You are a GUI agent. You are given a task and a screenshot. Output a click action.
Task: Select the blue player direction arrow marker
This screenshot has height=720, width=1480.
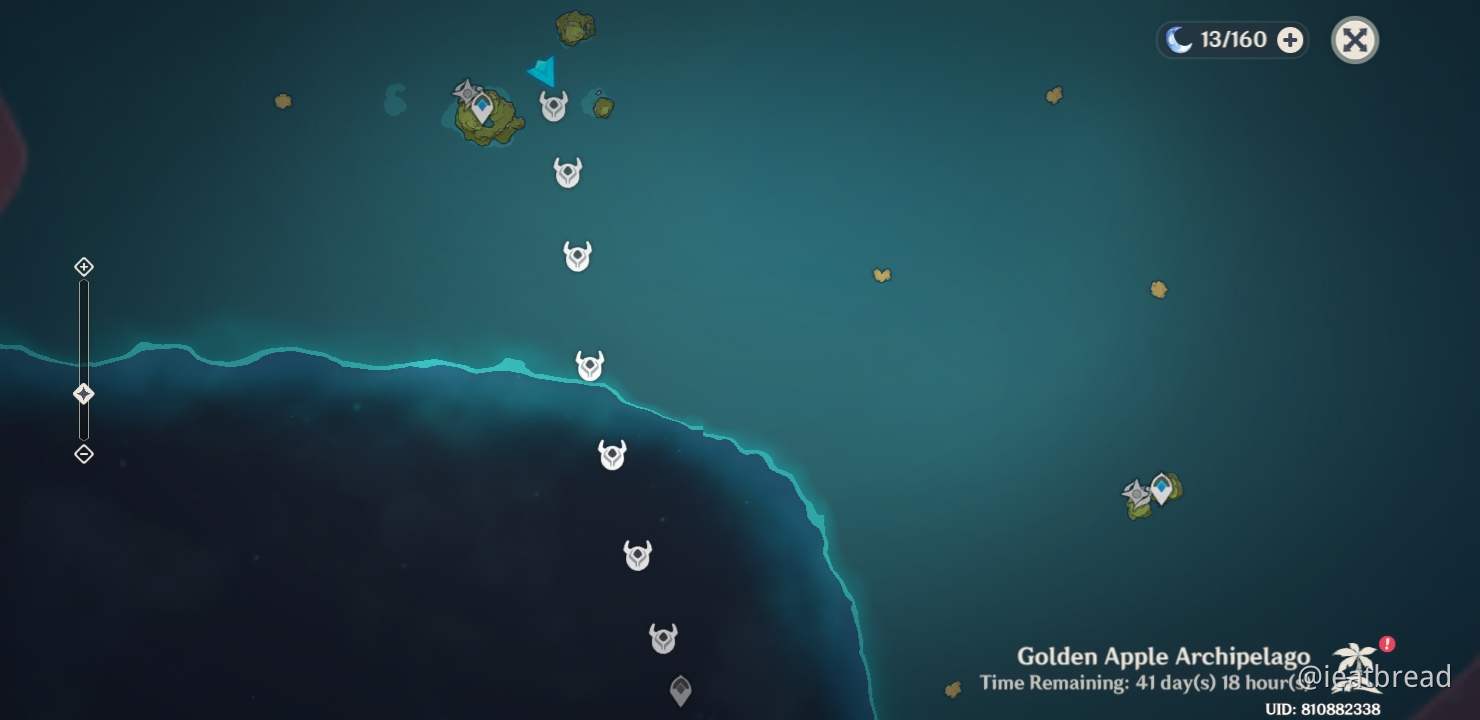pos(541,72)
